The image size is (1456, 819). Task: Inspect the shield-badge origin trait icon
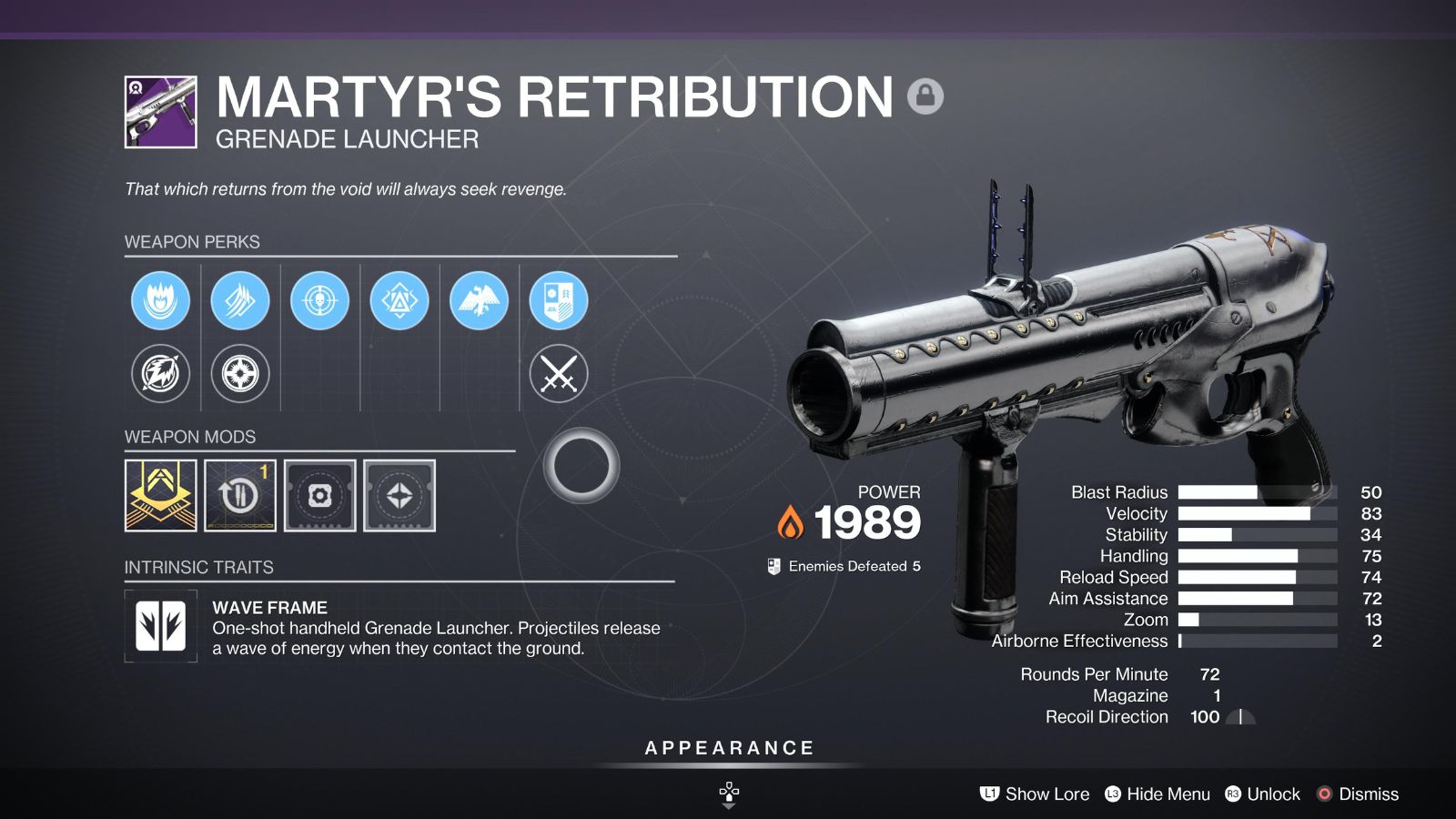tap(560, 300)
